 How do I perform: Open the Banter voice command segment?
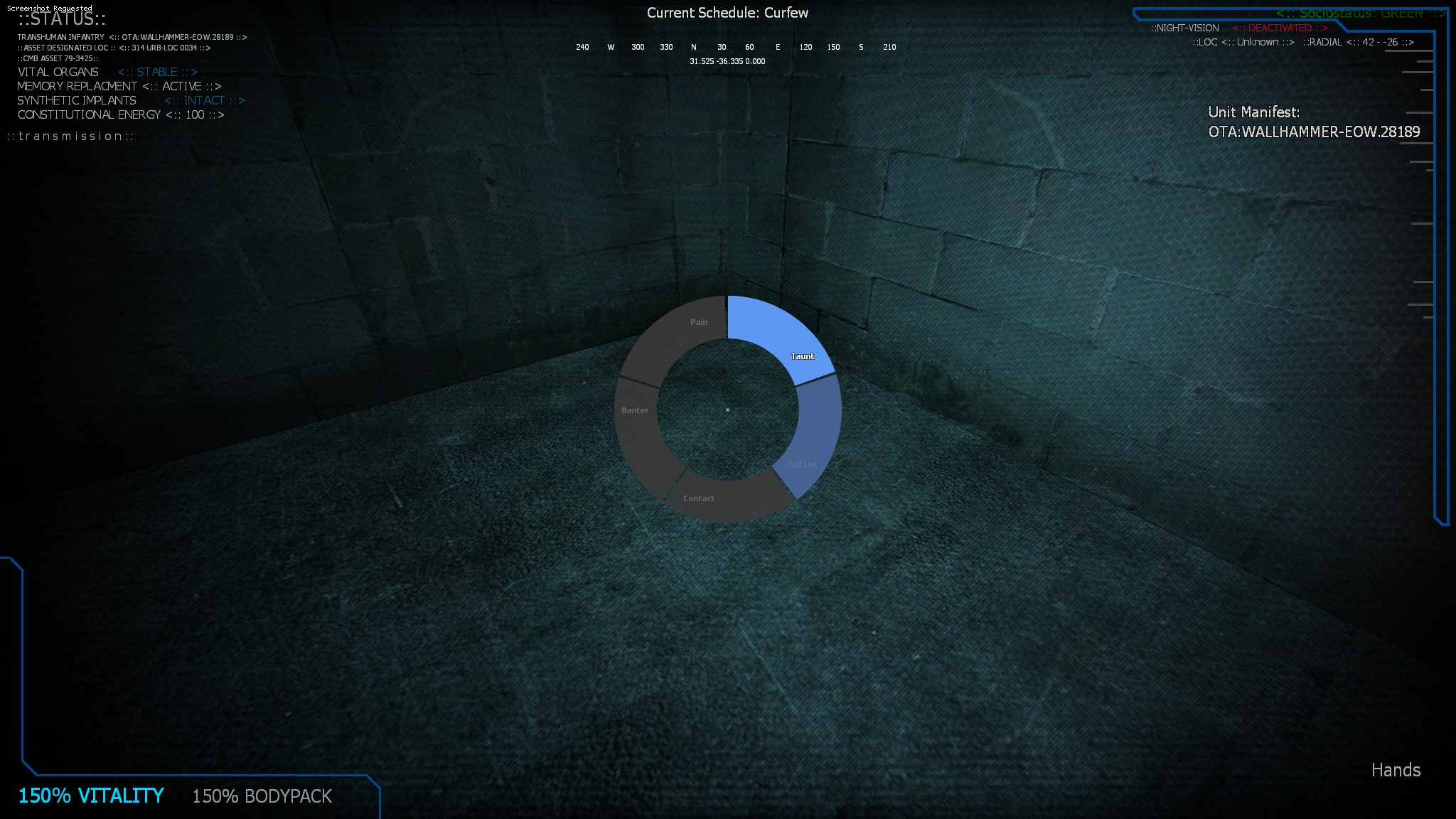click(635, 409)
